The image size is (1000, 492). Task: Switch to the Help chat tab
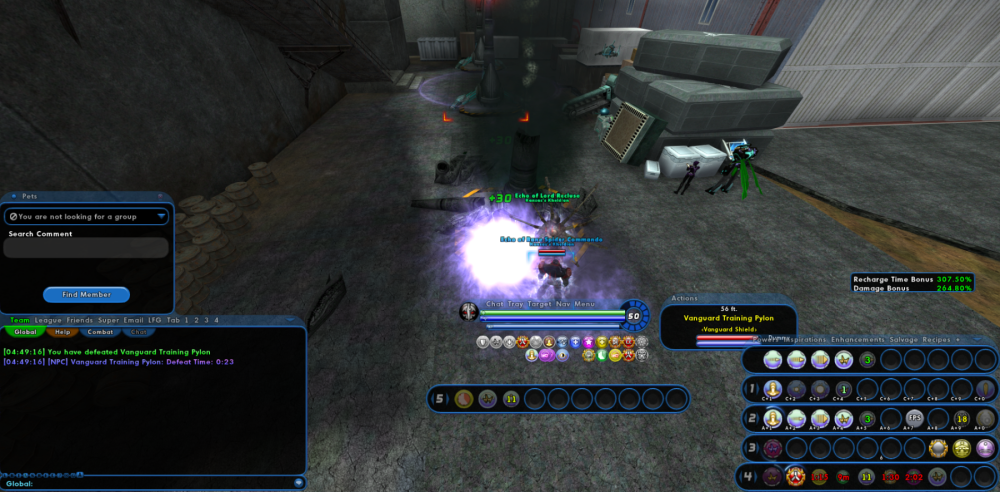click(x=61, y=332)
